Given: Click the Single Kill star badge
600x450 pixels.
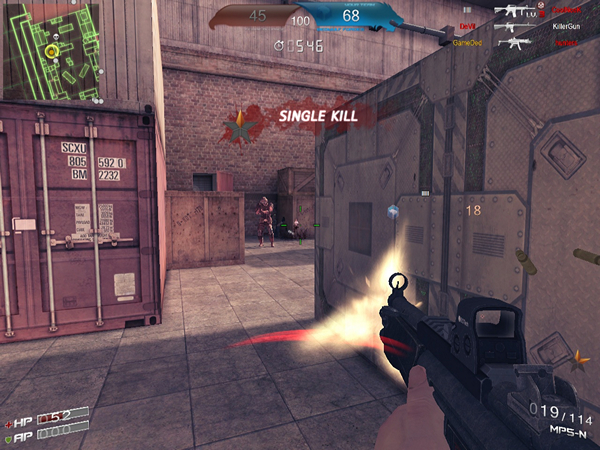Looking at the screenshot, I should 238,125.
